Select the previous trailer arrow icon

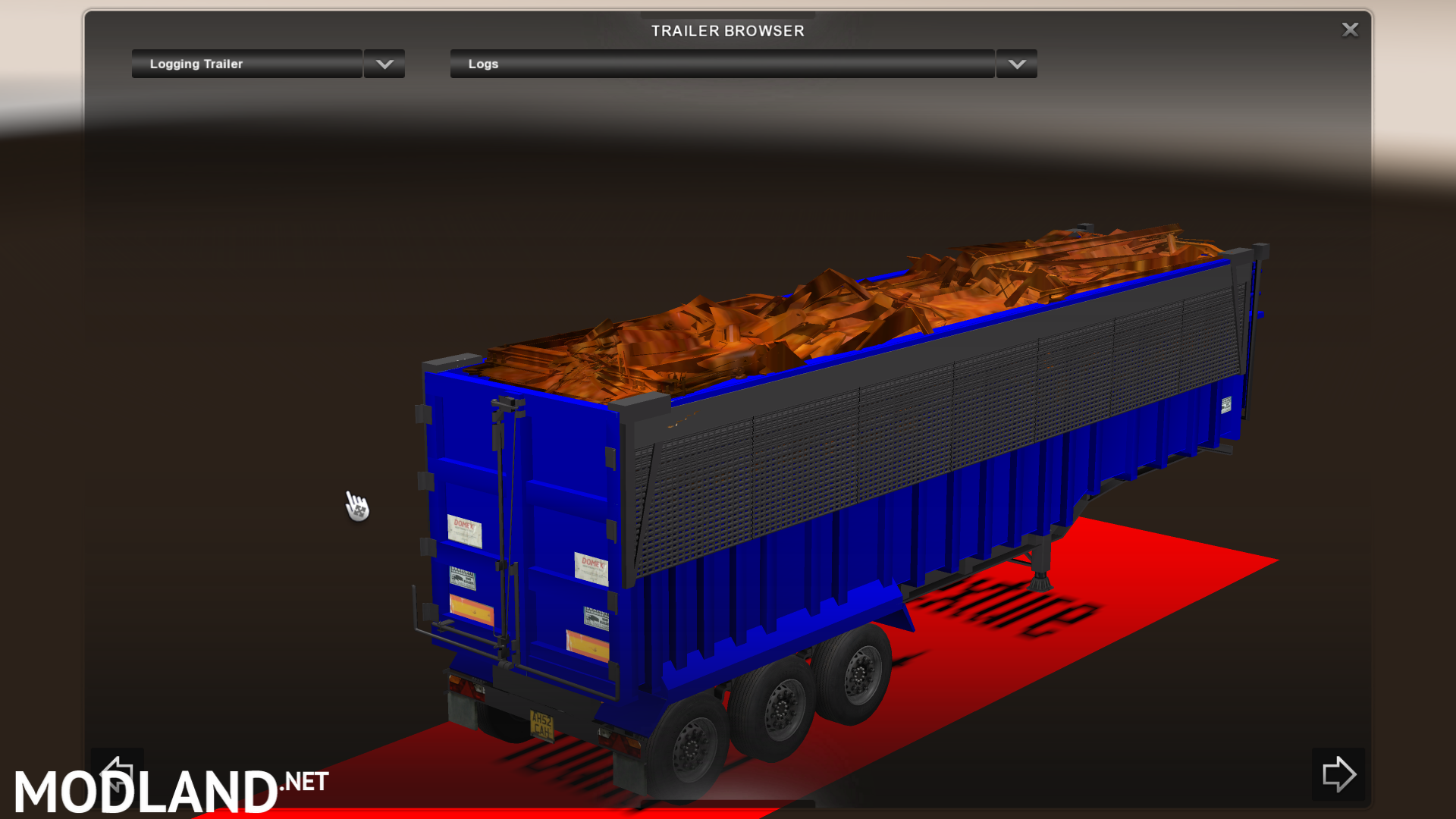118,773
